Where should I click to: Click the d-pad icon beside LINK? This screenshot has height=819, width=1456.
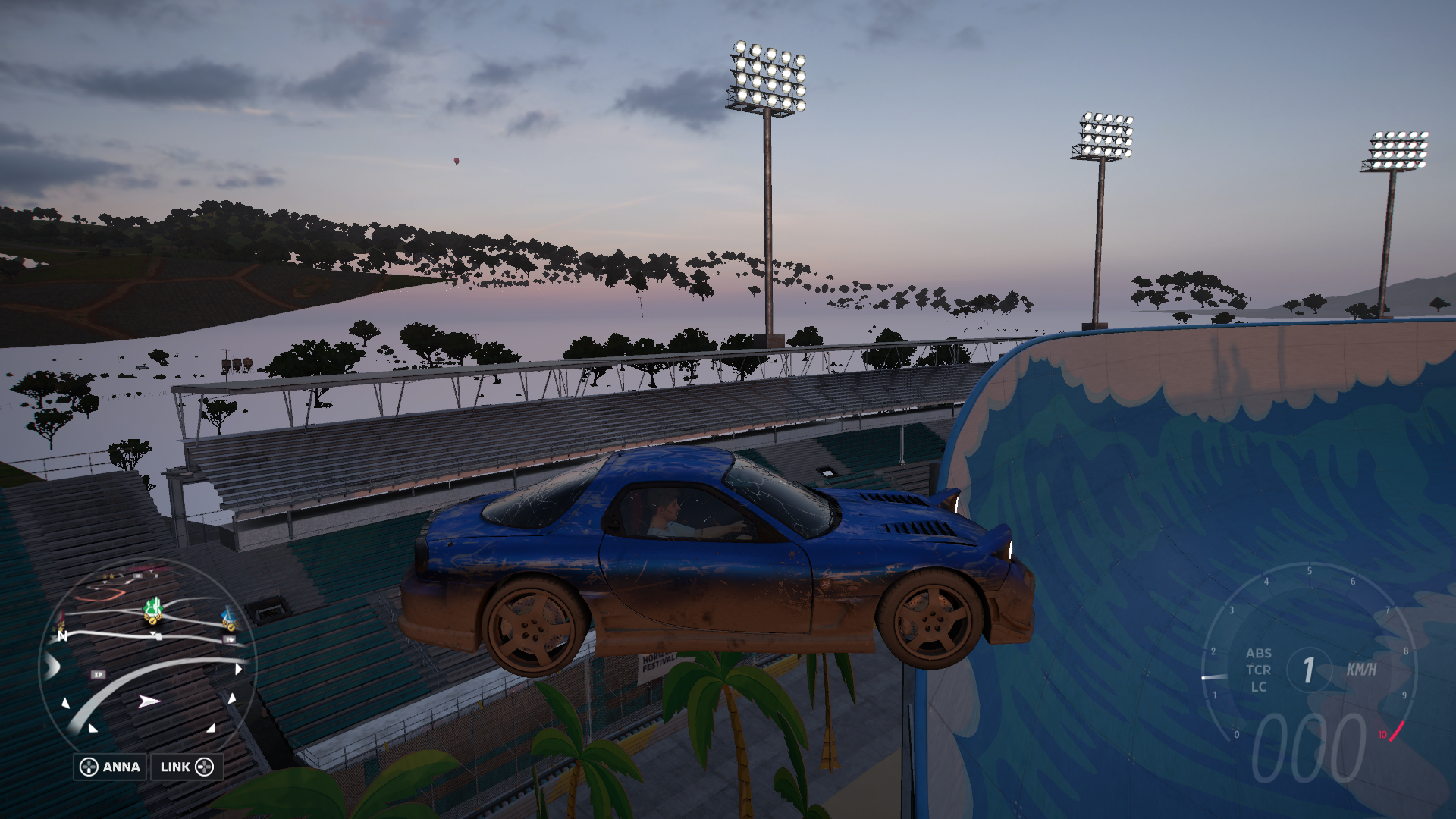[x=206, y=767]
